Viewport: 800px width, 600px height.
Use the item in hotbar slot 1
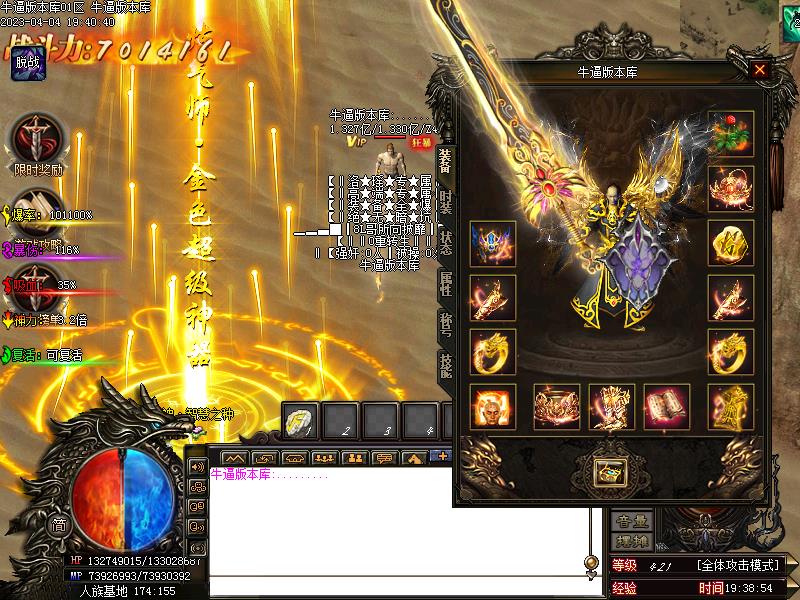[x=302, y=420]
